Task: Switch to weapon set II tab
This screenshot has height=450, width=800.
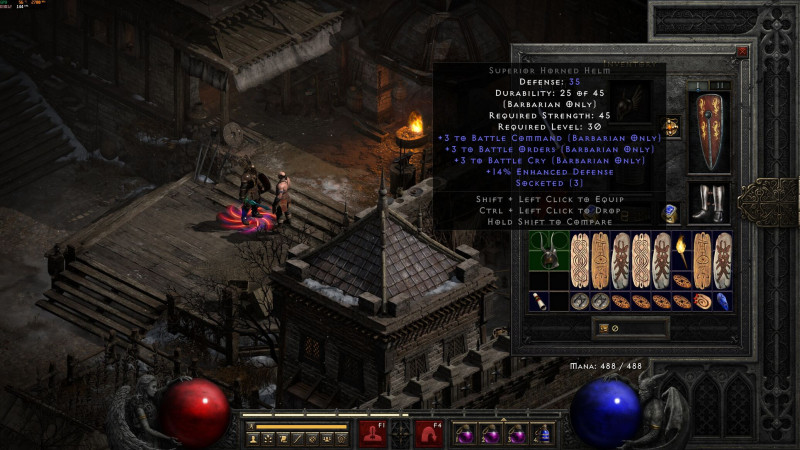Action: [x=722, y=86]
